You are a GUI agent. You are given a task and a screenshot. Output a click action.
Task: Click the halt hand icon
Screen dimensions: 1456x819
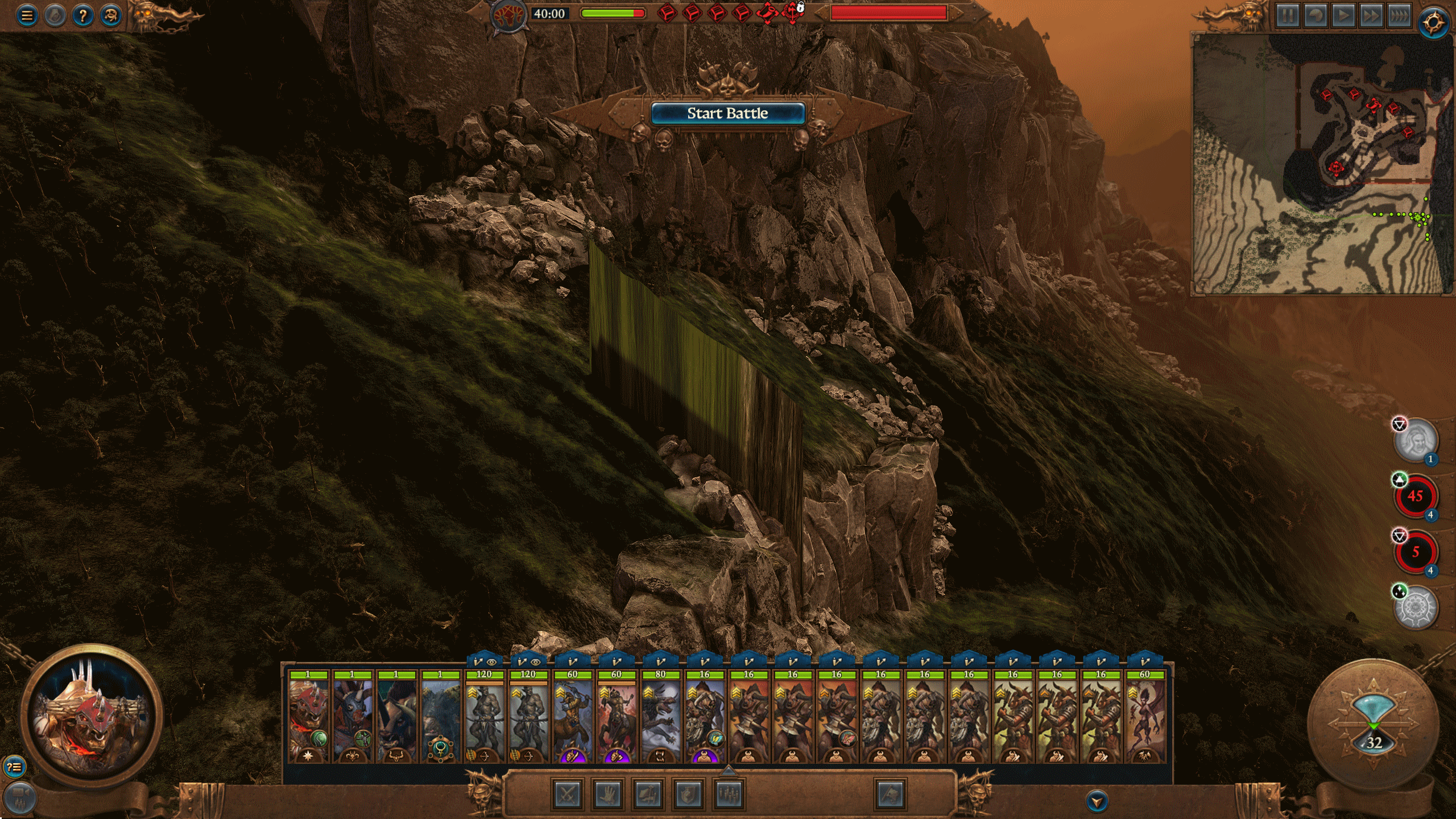click(609, 794)
